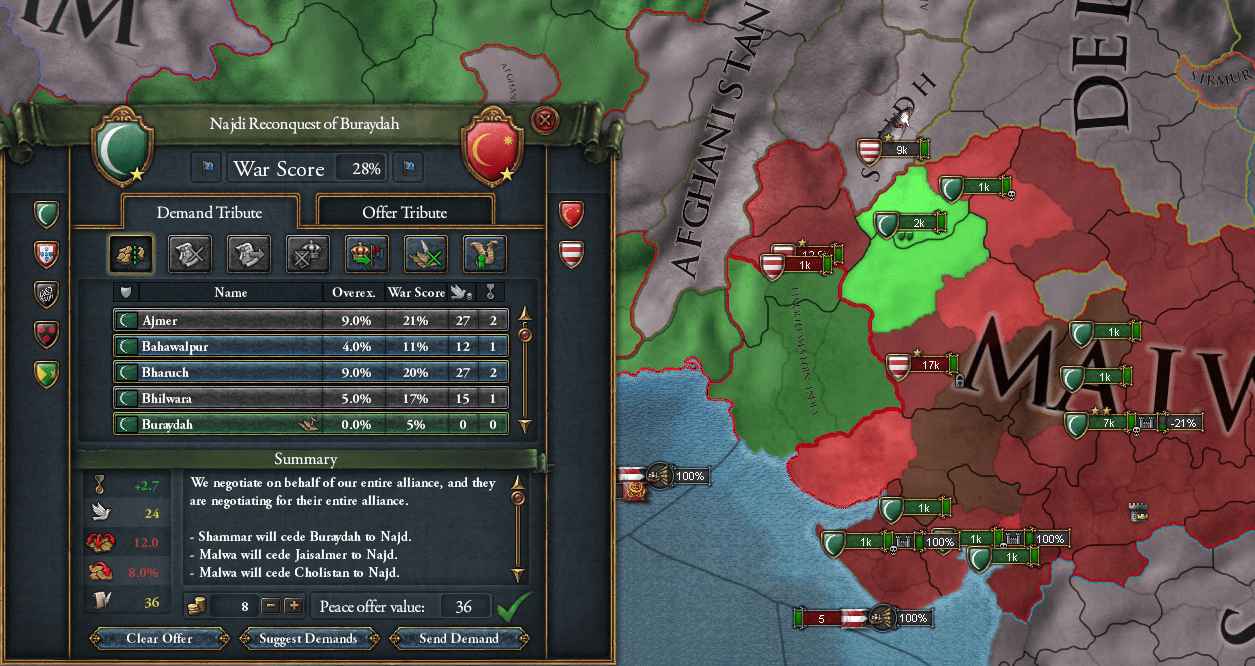Choose the yellow-green ally shield

point(47,373)
